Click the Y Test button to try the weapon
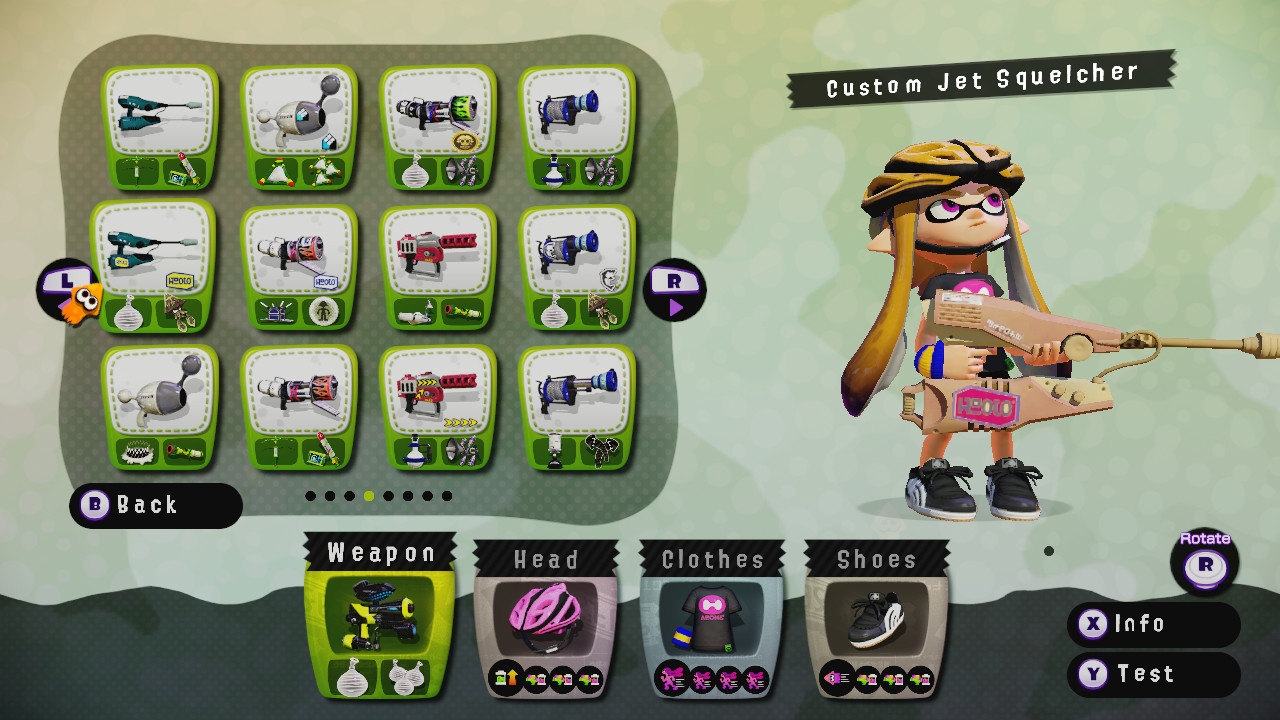The image size is (1280, 720). [x=1152, y=674]
